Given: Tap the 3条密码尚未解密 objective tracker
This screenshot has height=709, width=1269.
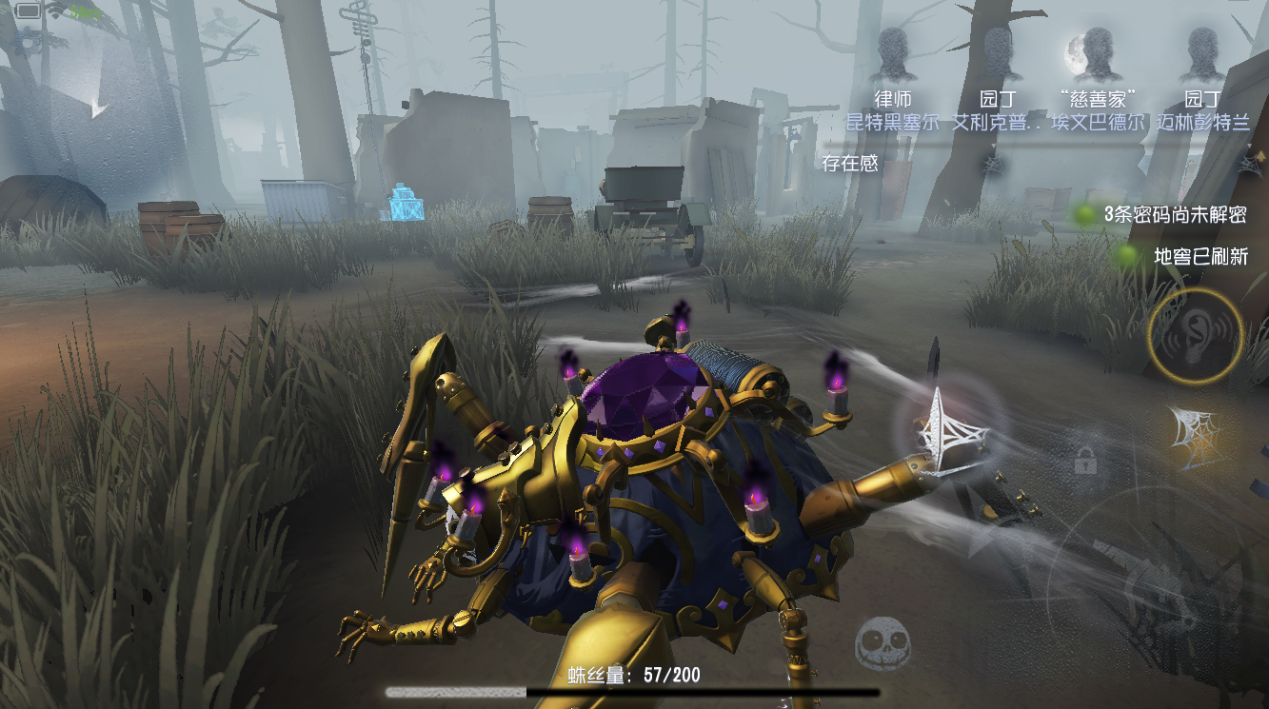Looking at the screenshot, I should pos(1175,215).
